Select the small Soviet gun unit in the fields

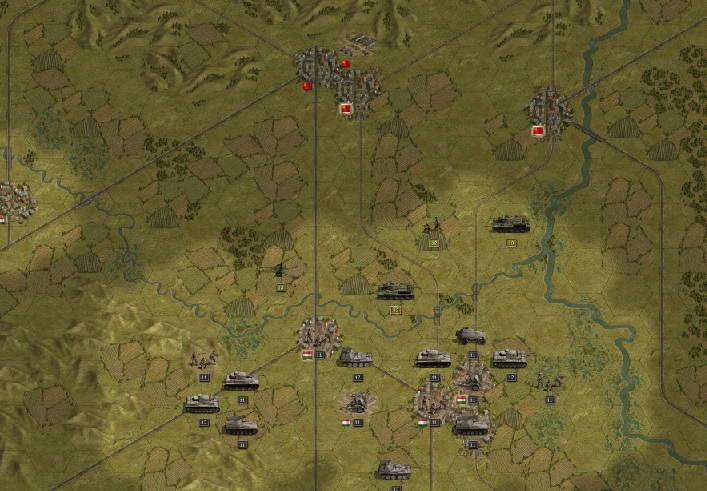(x=280, y=270)
